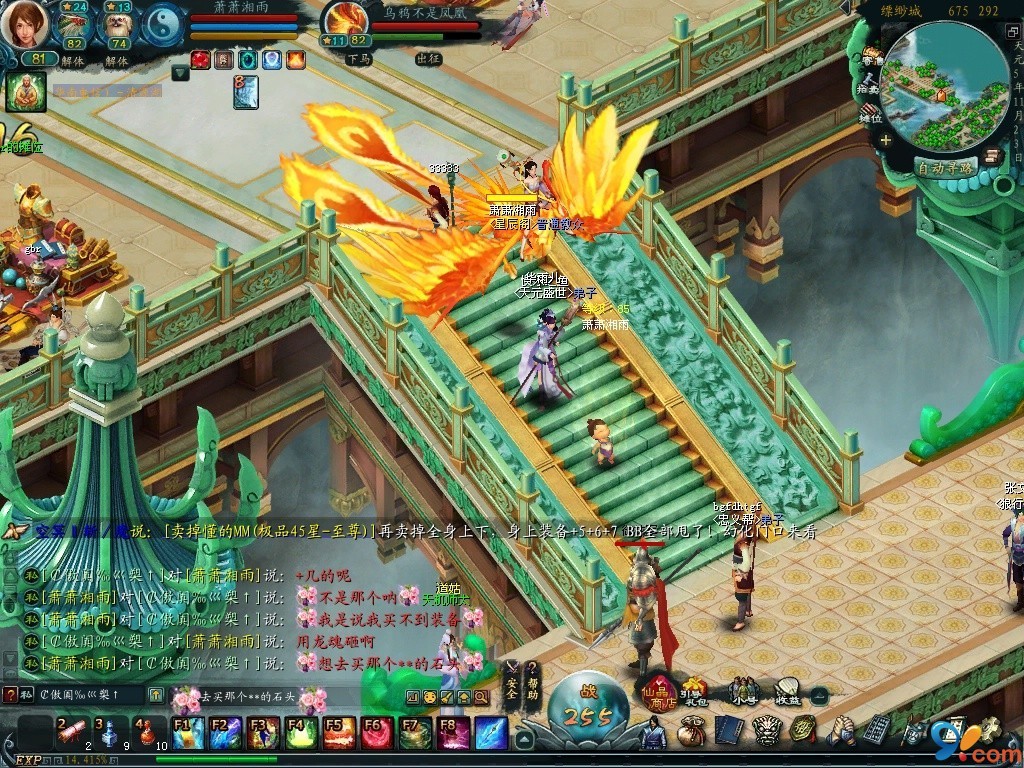Click the minimap plus zoom button

(x=885, y=140)
